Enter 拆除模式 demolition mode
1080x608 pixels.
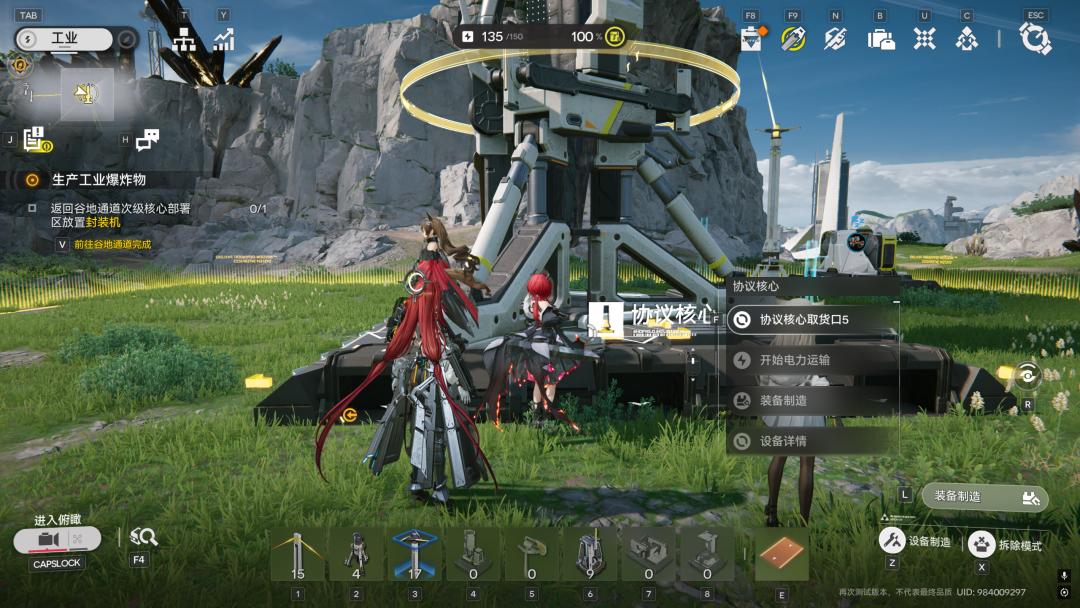pos(1006,545)
